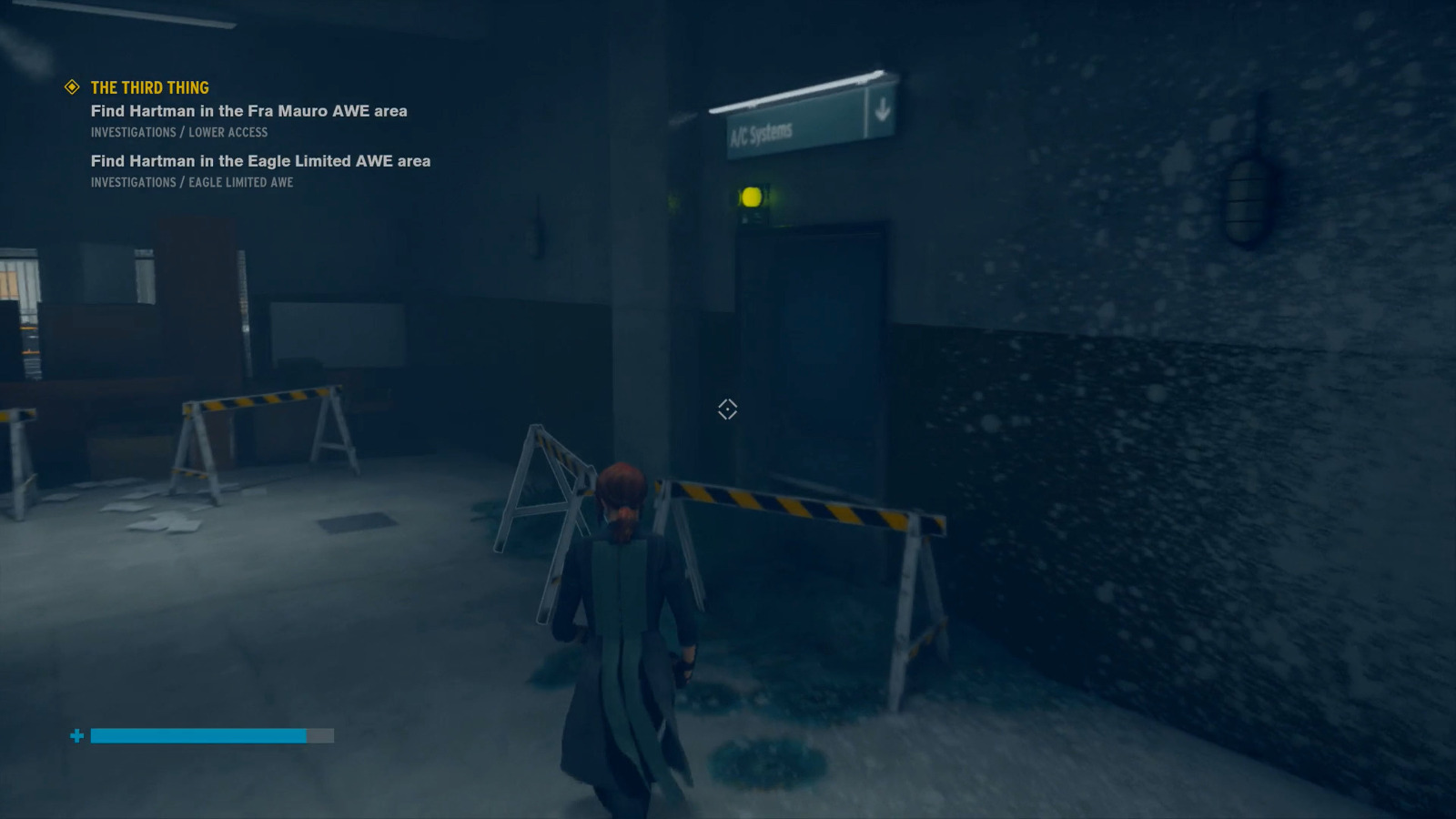This screenshot has height=819, width=1456.
Task: Toggle the THE THIRD THING mission tracker
Action: tap(148, 87)
